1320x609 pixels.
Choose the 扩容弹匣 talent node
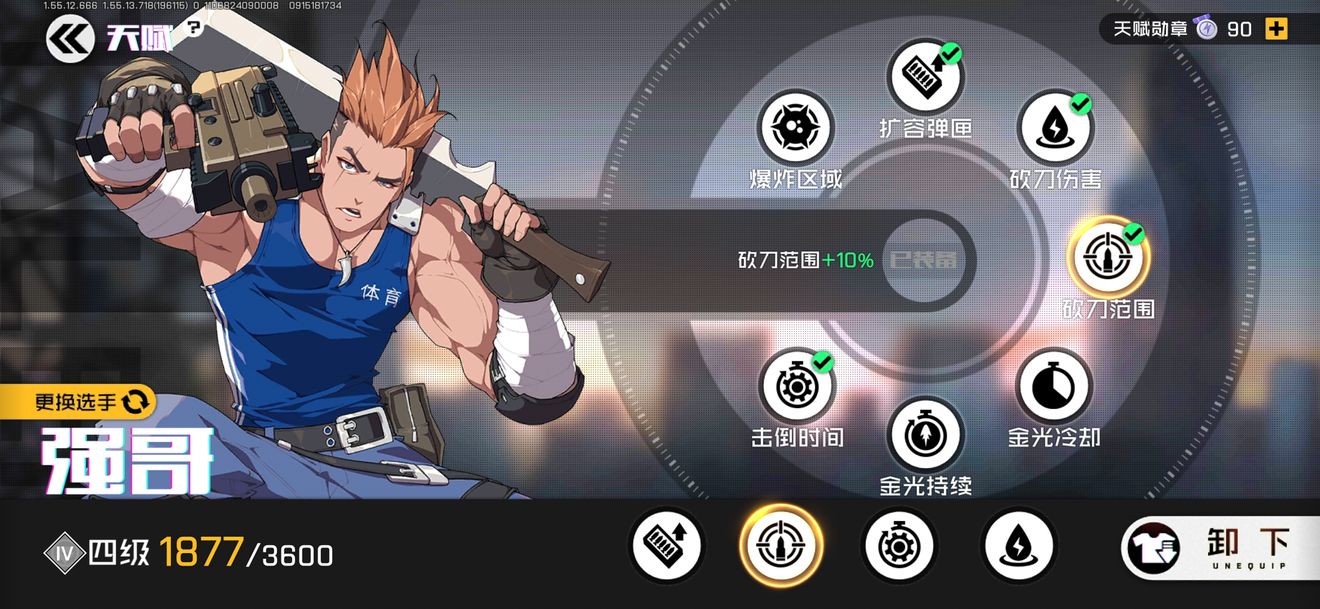click(924, 78)
